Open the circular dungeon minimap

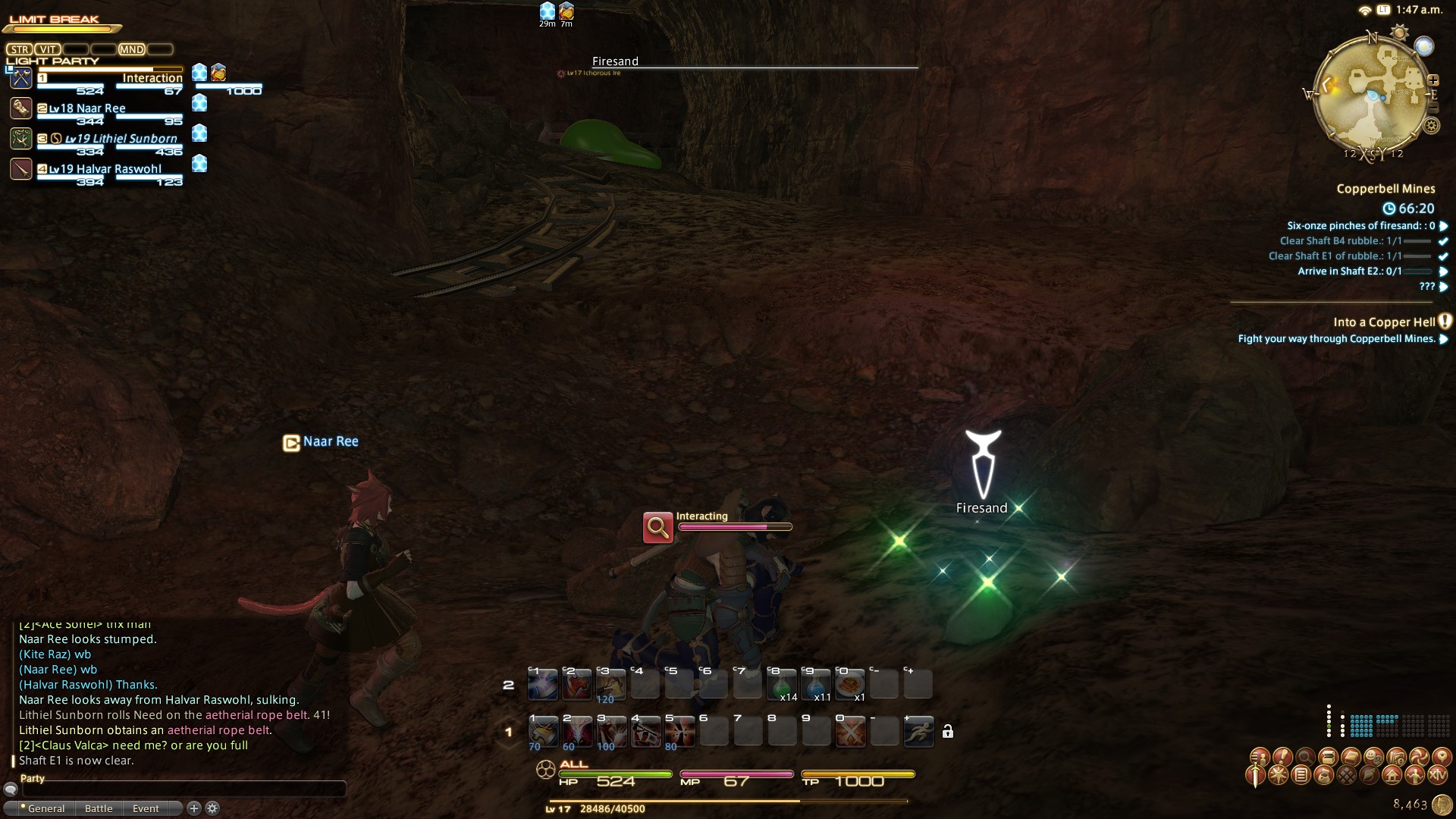tap(1373, 95)
